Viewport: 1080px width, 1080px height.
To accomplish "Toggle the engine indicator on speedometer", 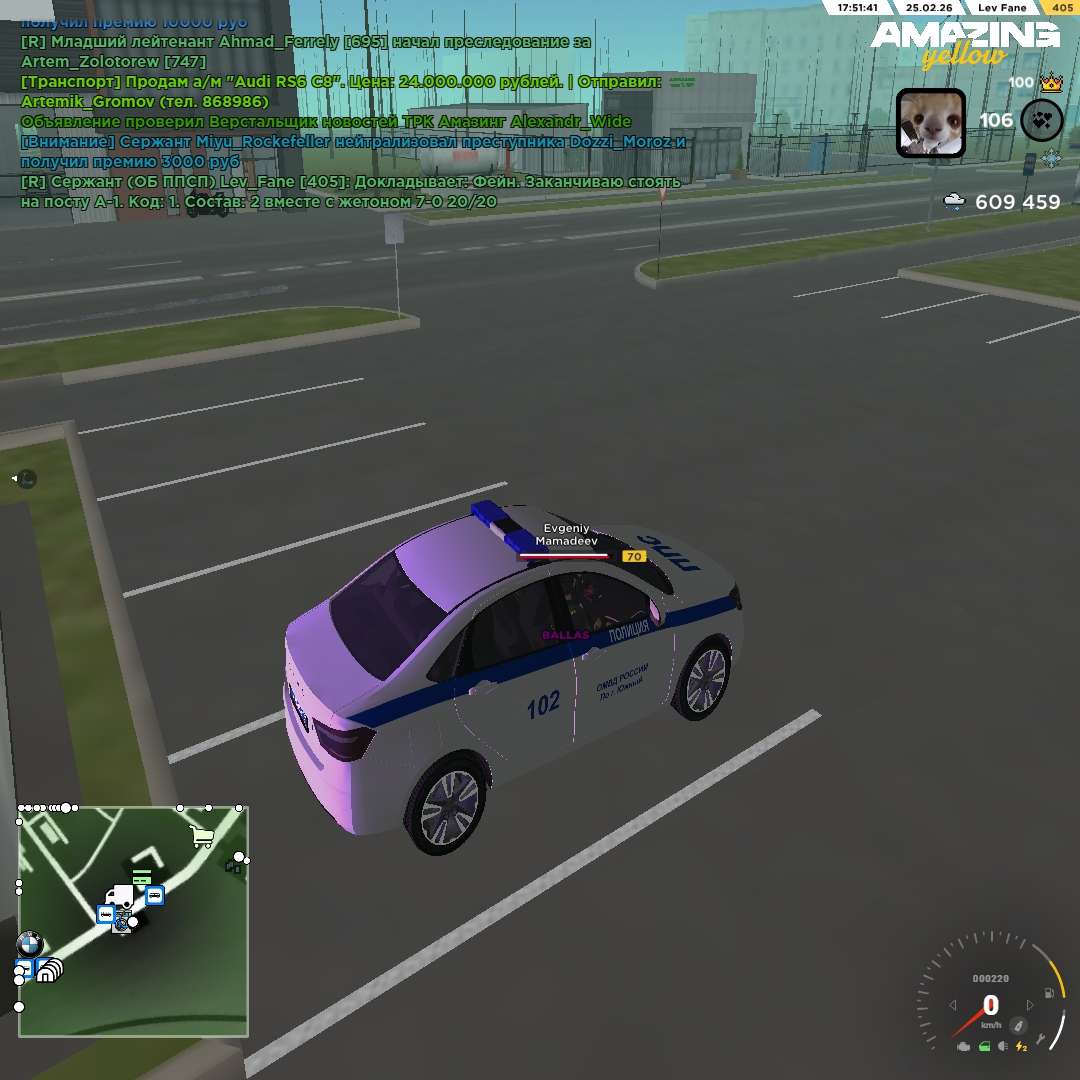I will point(963,1047).
